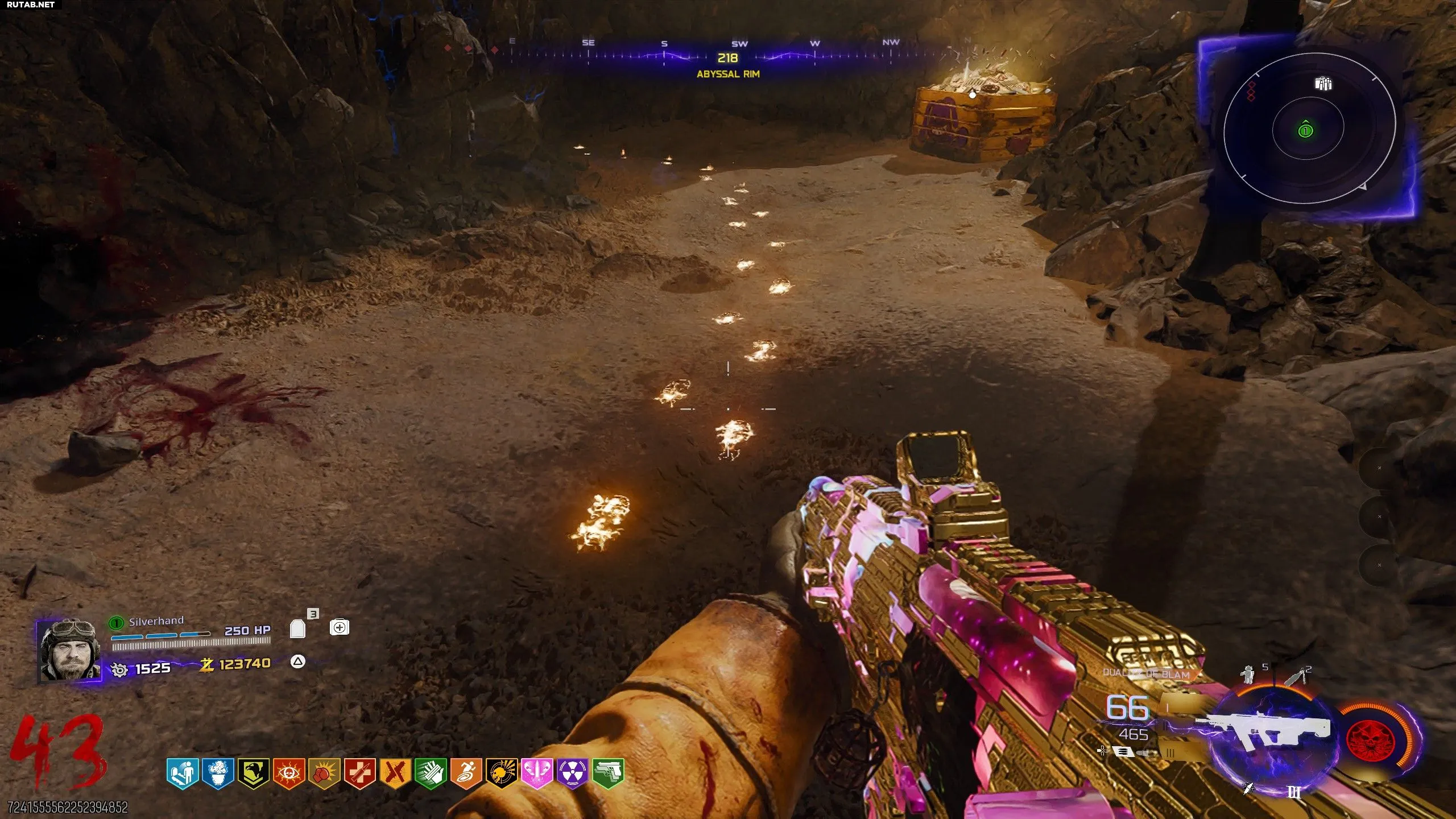Choose the Speed Cola hand perk
Screen dimensions: 1456x819
pos(431,773)
